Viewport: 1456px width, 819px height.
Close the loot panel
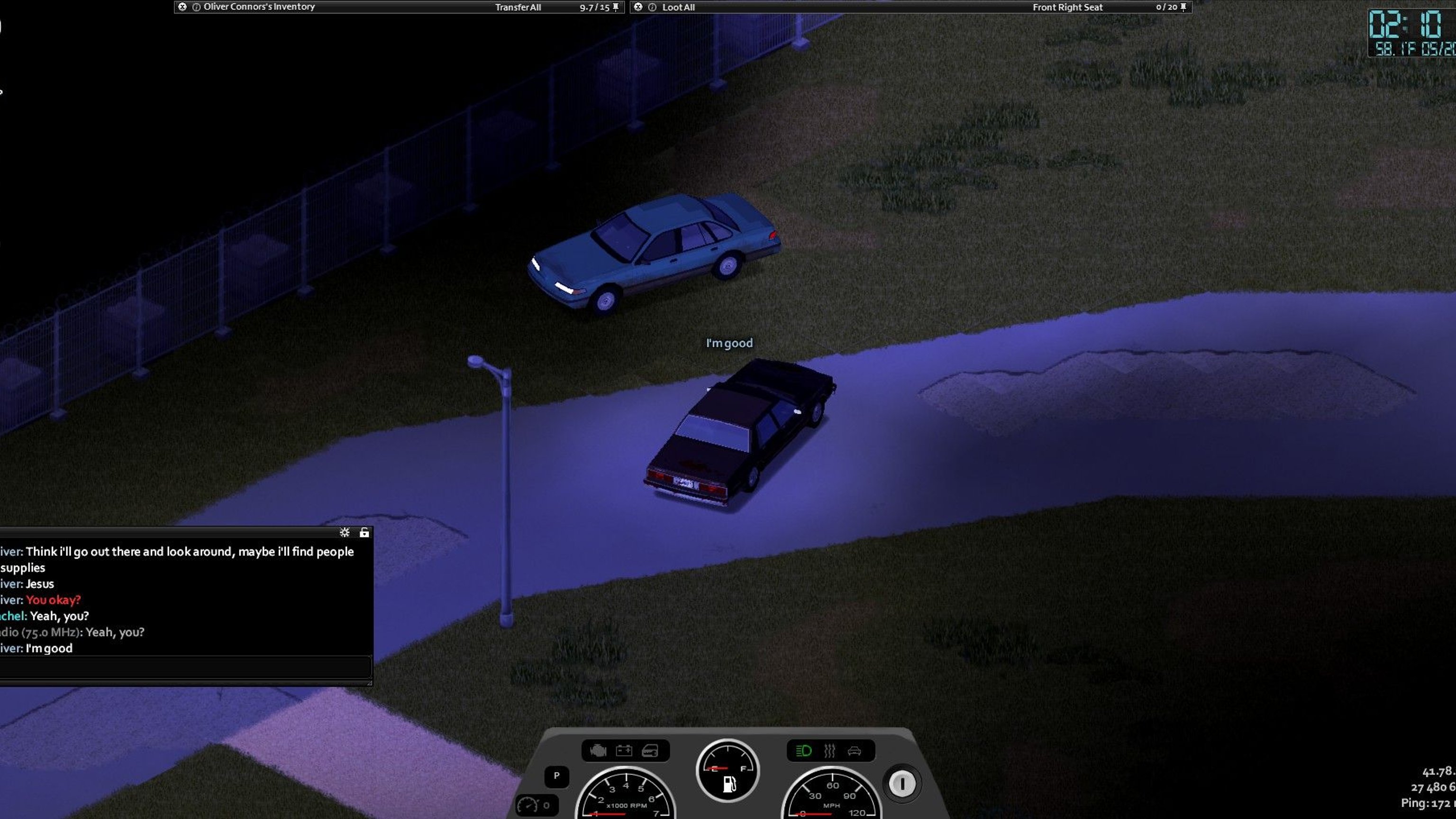point(638,7)
